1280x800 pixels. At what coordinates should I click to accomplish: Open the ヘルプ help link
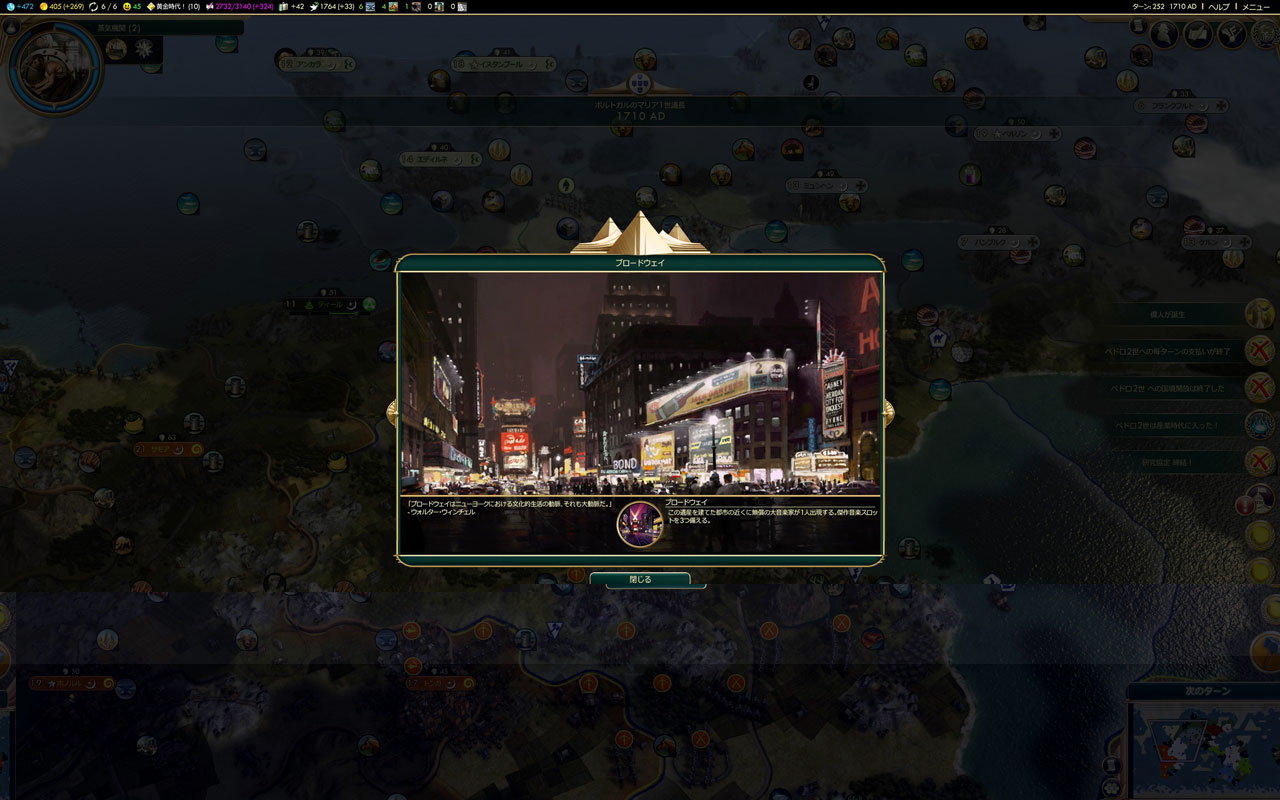[1218, 7]
